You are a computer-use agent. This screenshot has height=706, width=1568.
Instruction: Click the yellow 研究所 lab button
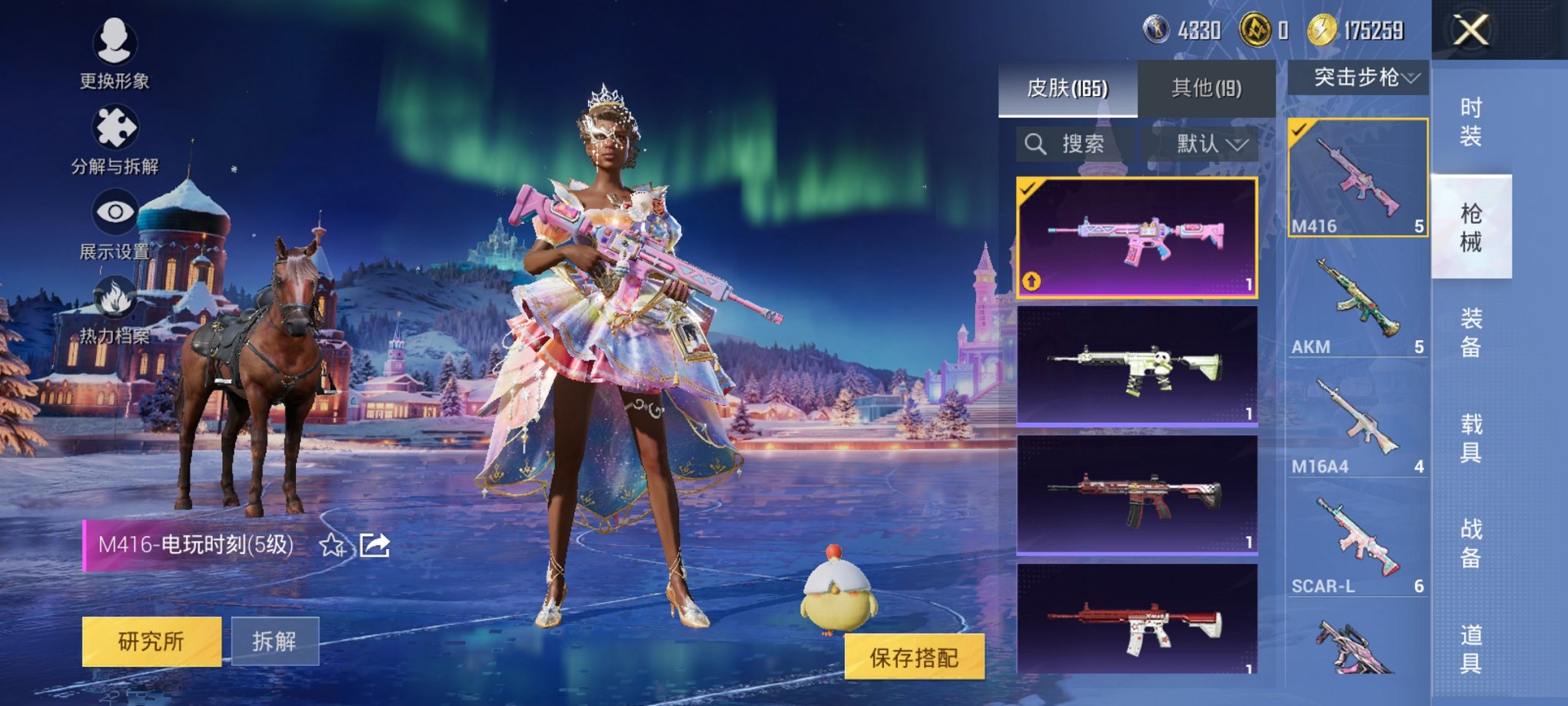(x=151, y=641)
